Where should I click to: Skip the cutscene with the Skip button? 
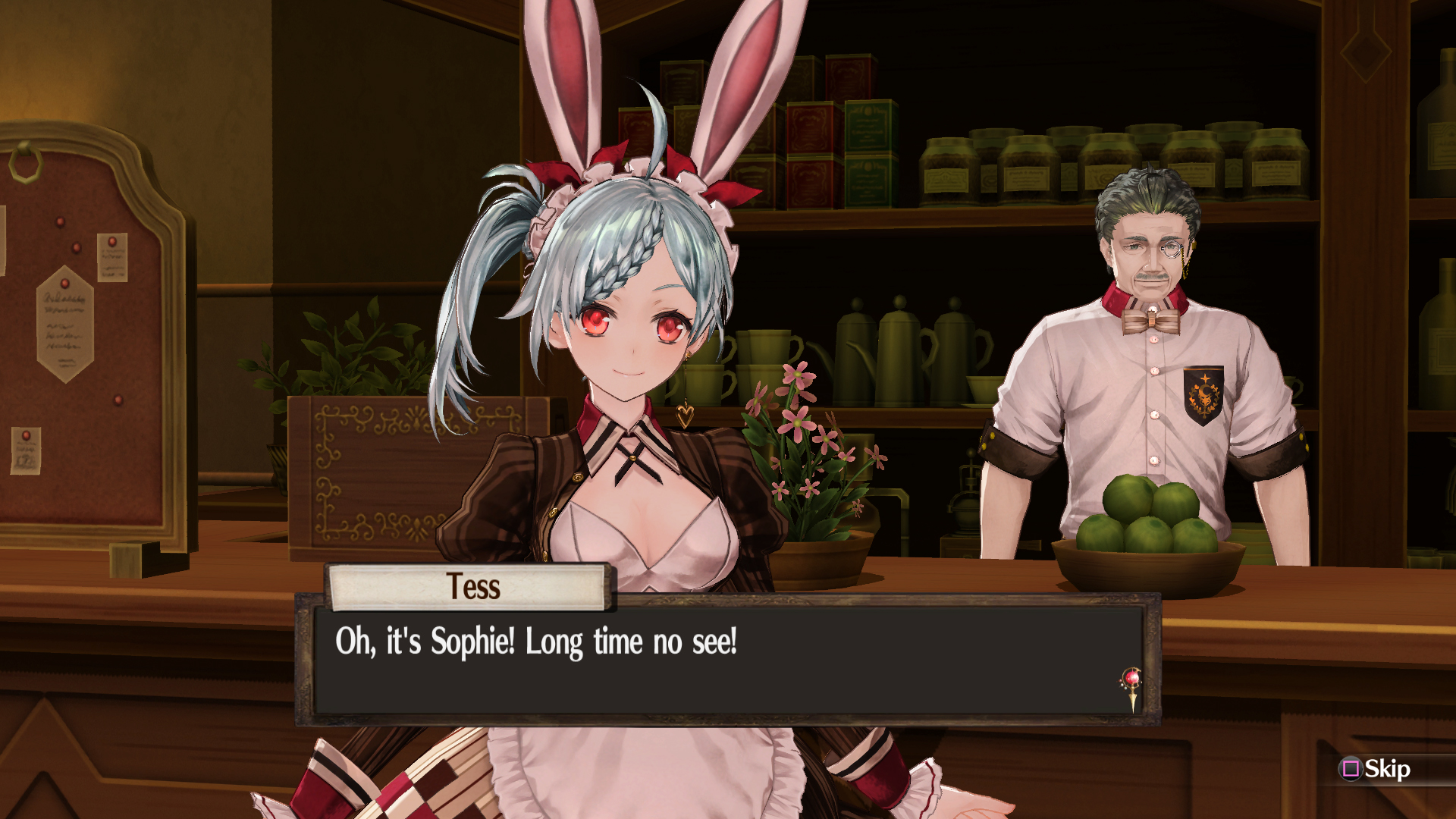(x=1376, y=769)
